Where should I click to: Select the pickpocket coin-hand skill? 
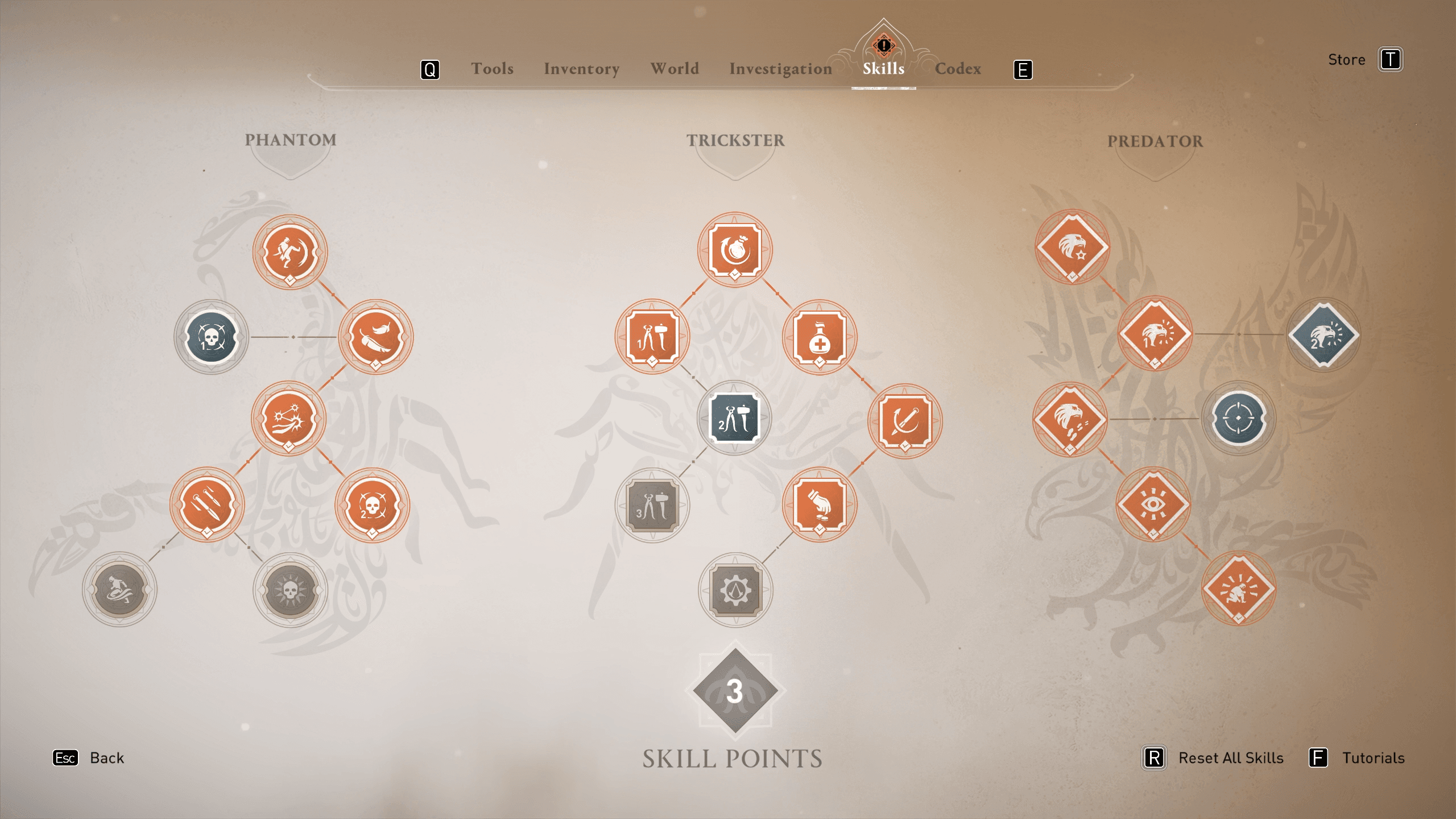tap(819, 504)
